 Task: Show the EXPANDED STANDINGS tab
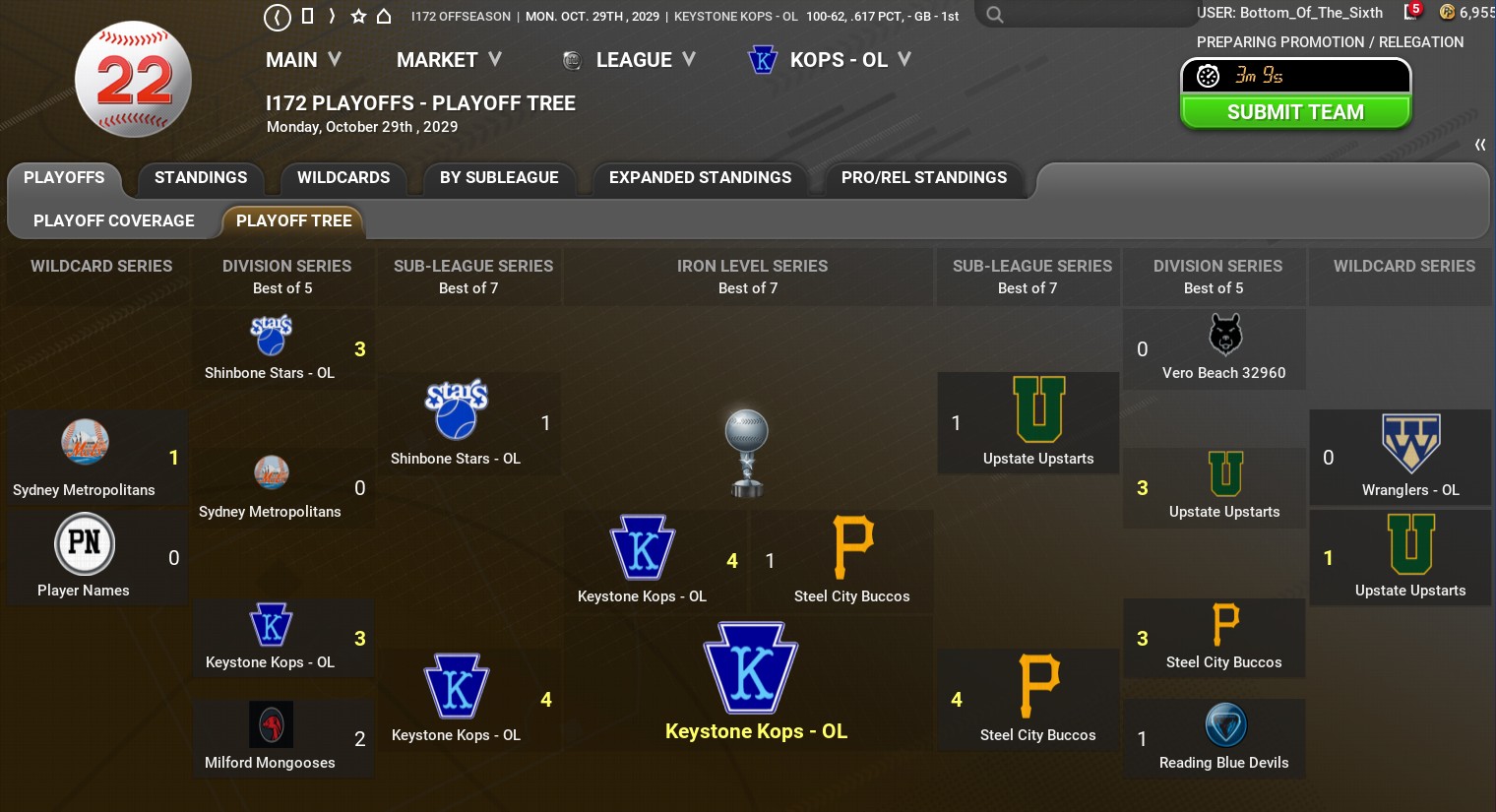700,178
